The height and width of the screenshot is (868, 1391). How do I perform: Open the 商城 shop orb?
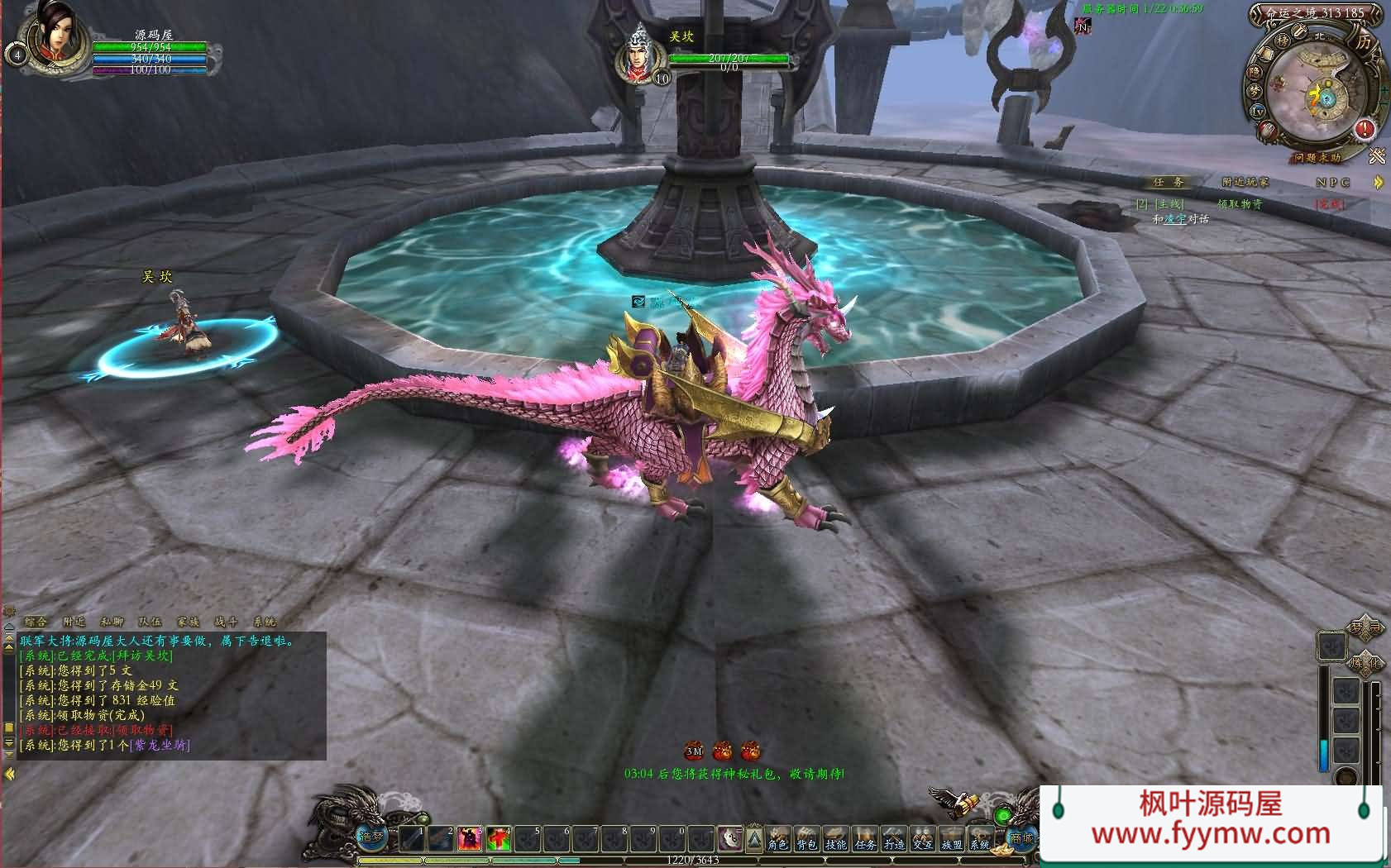(1022, 837)
